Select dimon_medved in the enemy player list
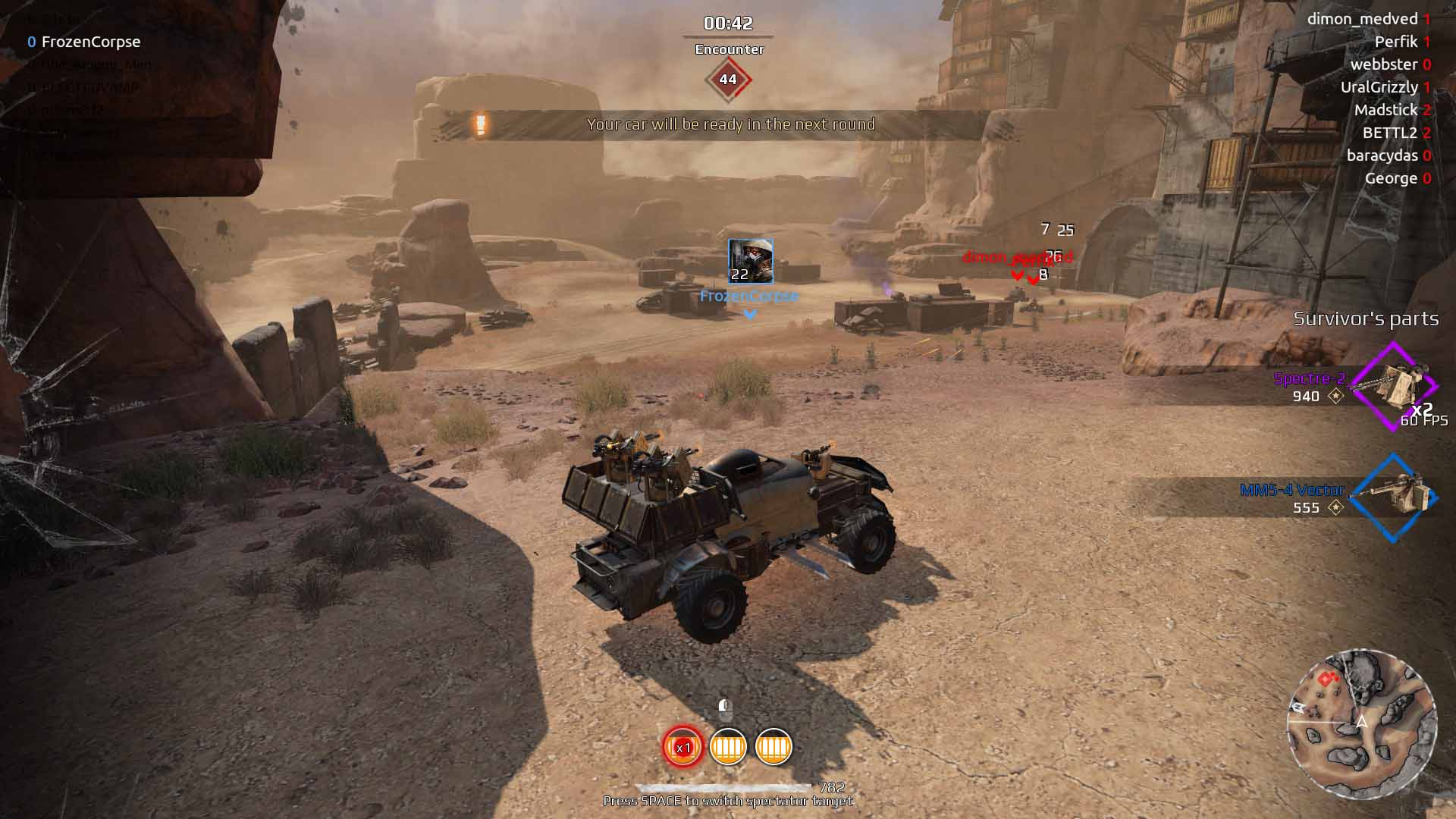1456x819 pixels. (1362, 19)
